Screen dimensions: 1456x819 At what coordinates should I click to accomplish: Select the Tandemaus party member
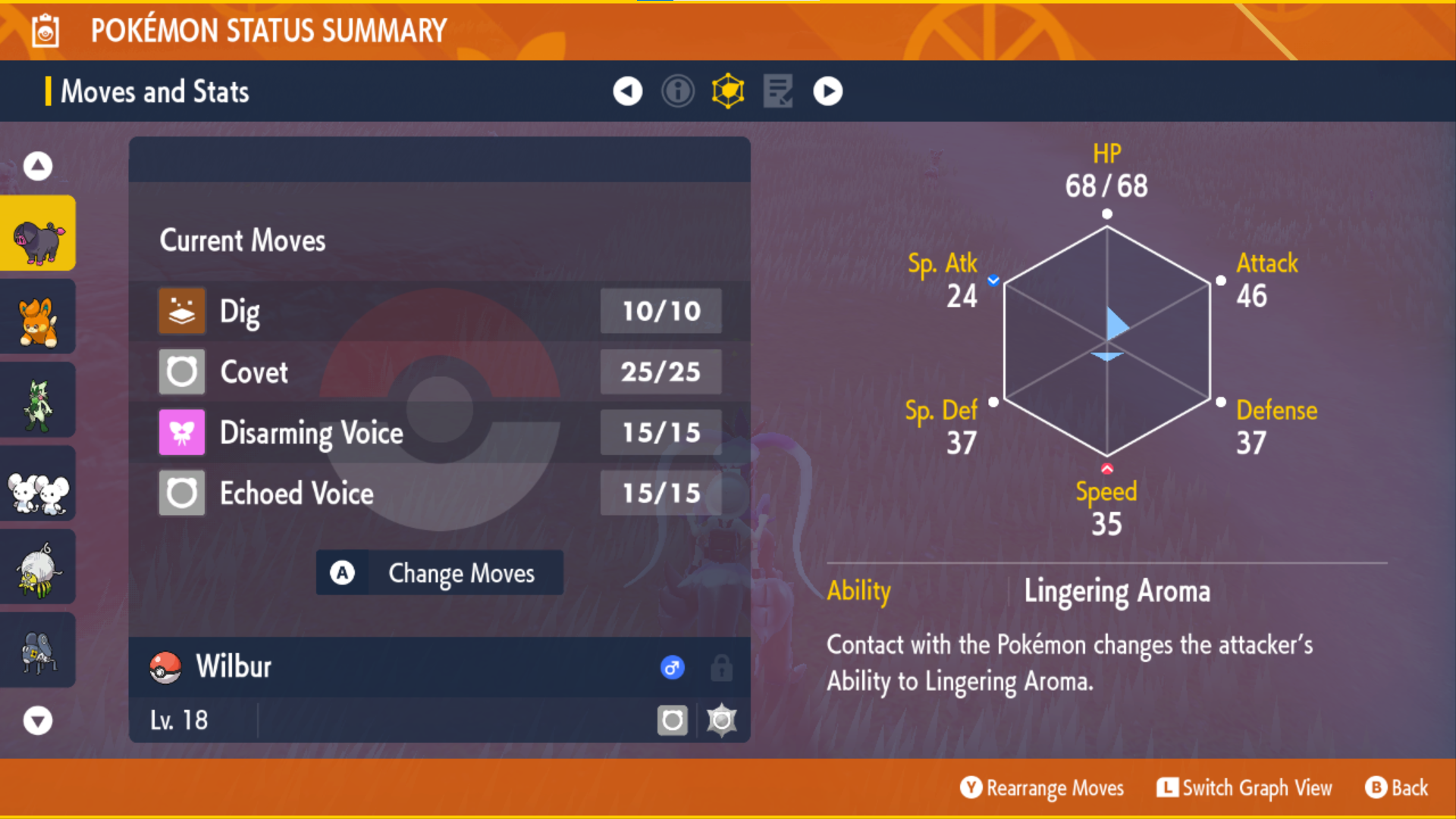coord(38,484)
